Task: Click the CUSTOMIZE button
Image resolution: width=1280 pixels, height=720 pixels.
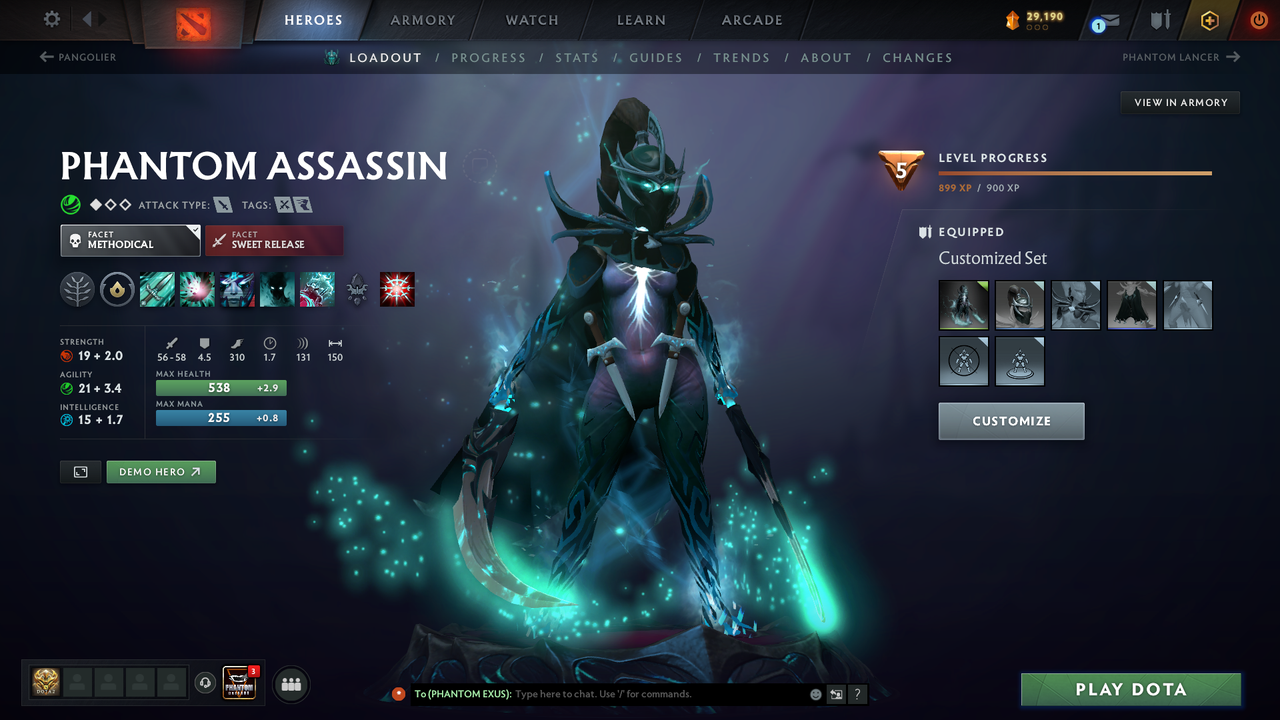Action: click(x=1011, y=421)
